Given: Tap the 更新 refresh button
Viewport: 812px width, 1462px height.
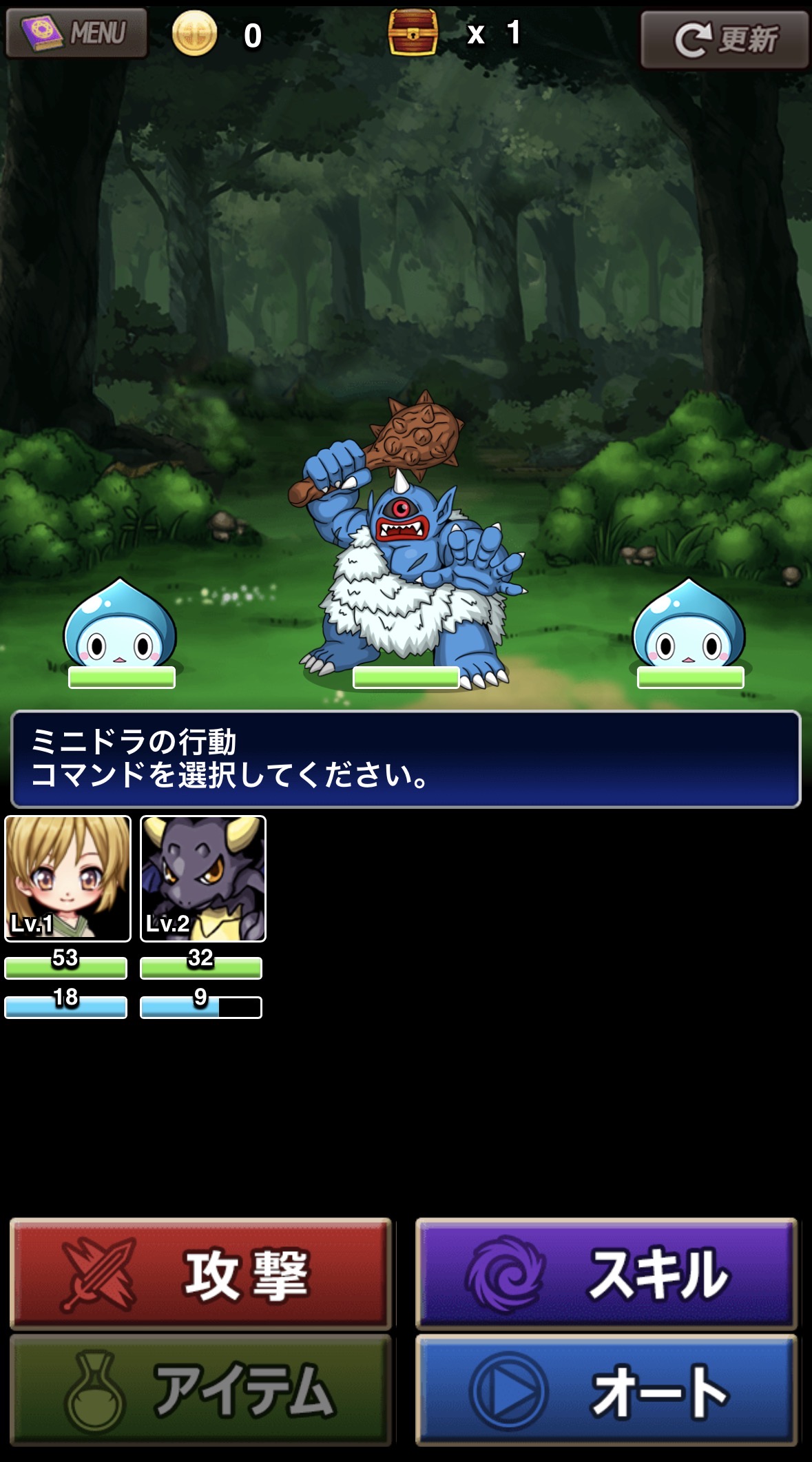Looking at the screenshot, I should point(724,39).
